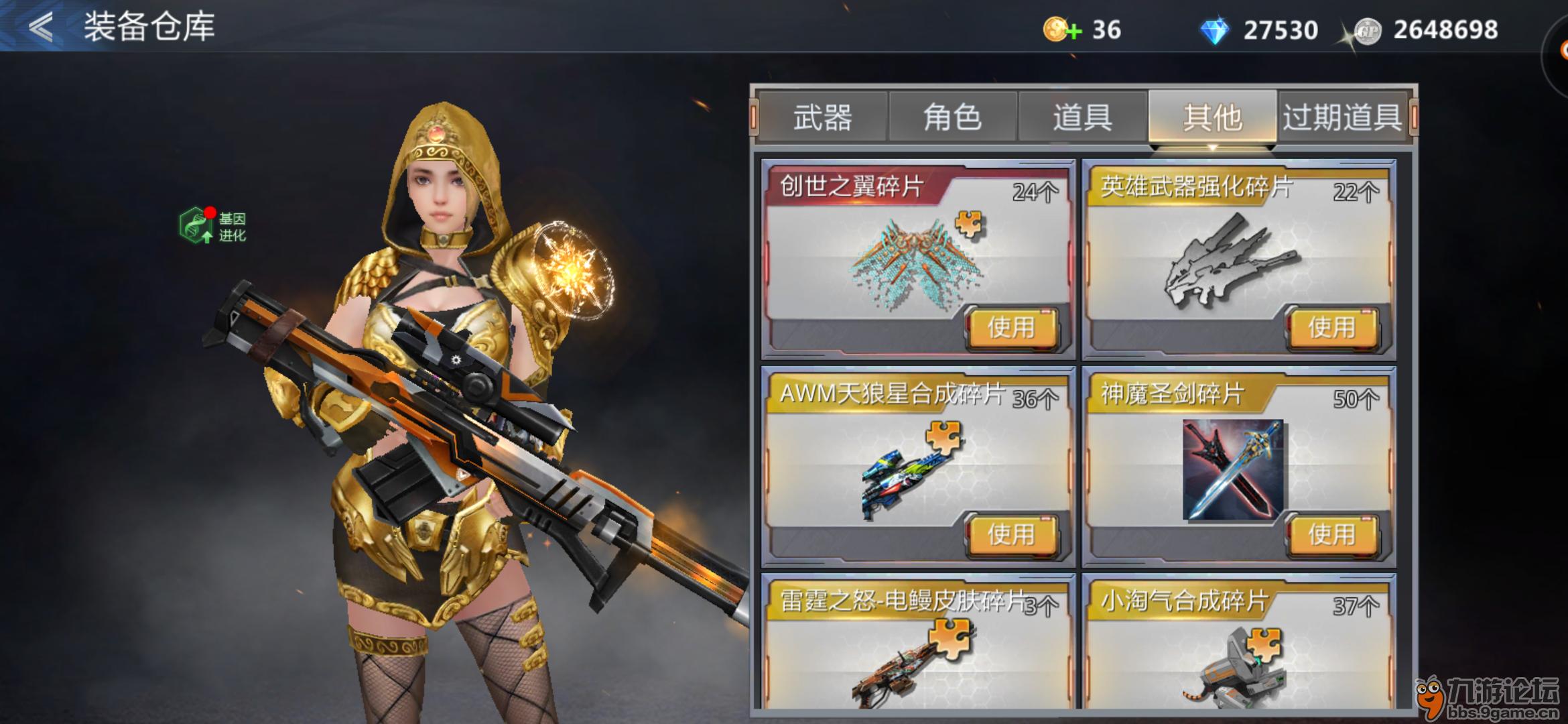Go back from the 装备仓库 screen
Screen dimensions: 1568x724
pyautogui.click(x=42, y=27)
